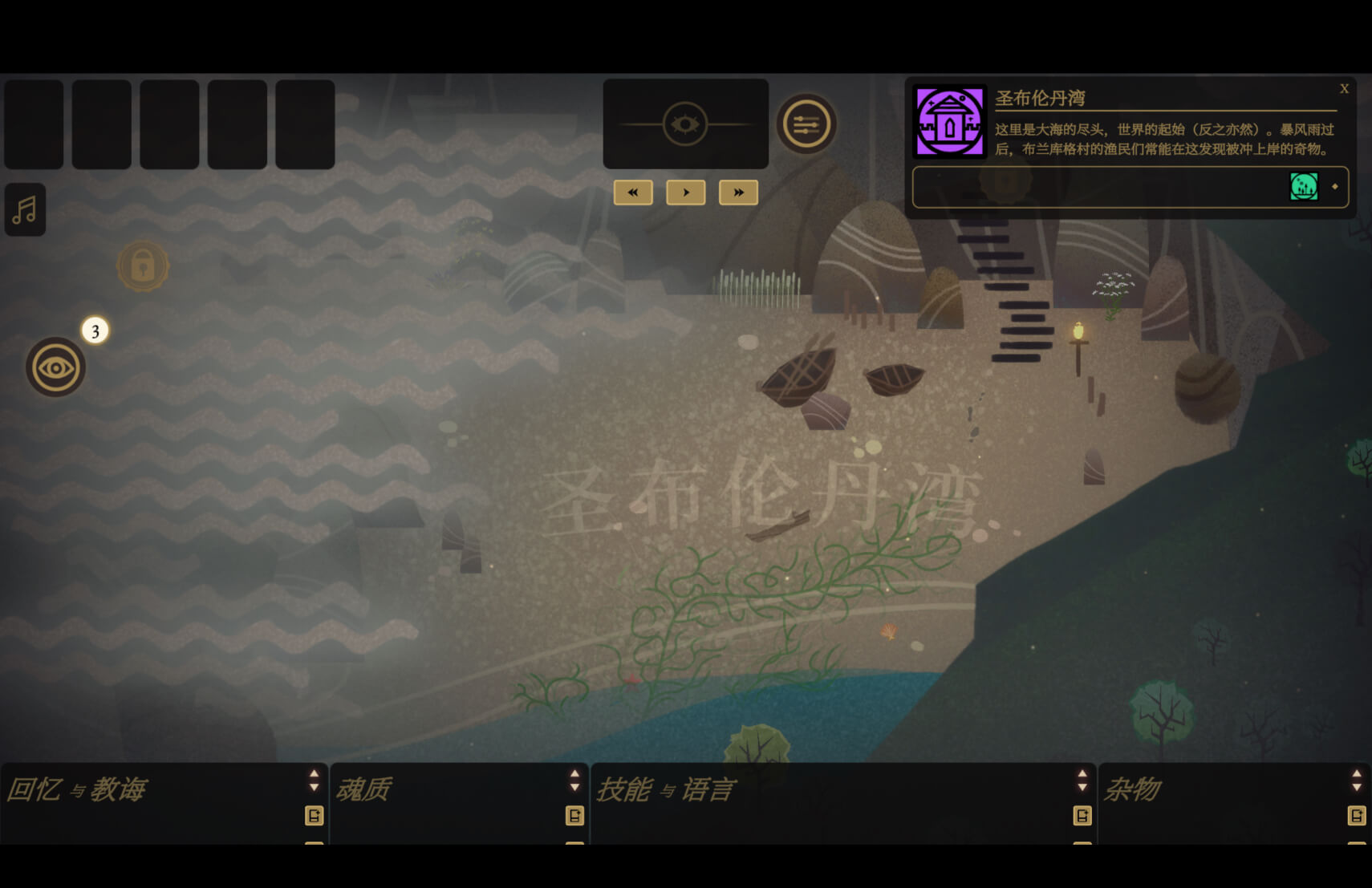Click the up-down arrows on 杂物 panel
This screenshot has height=888, width=1372.
pos(1357,780)
